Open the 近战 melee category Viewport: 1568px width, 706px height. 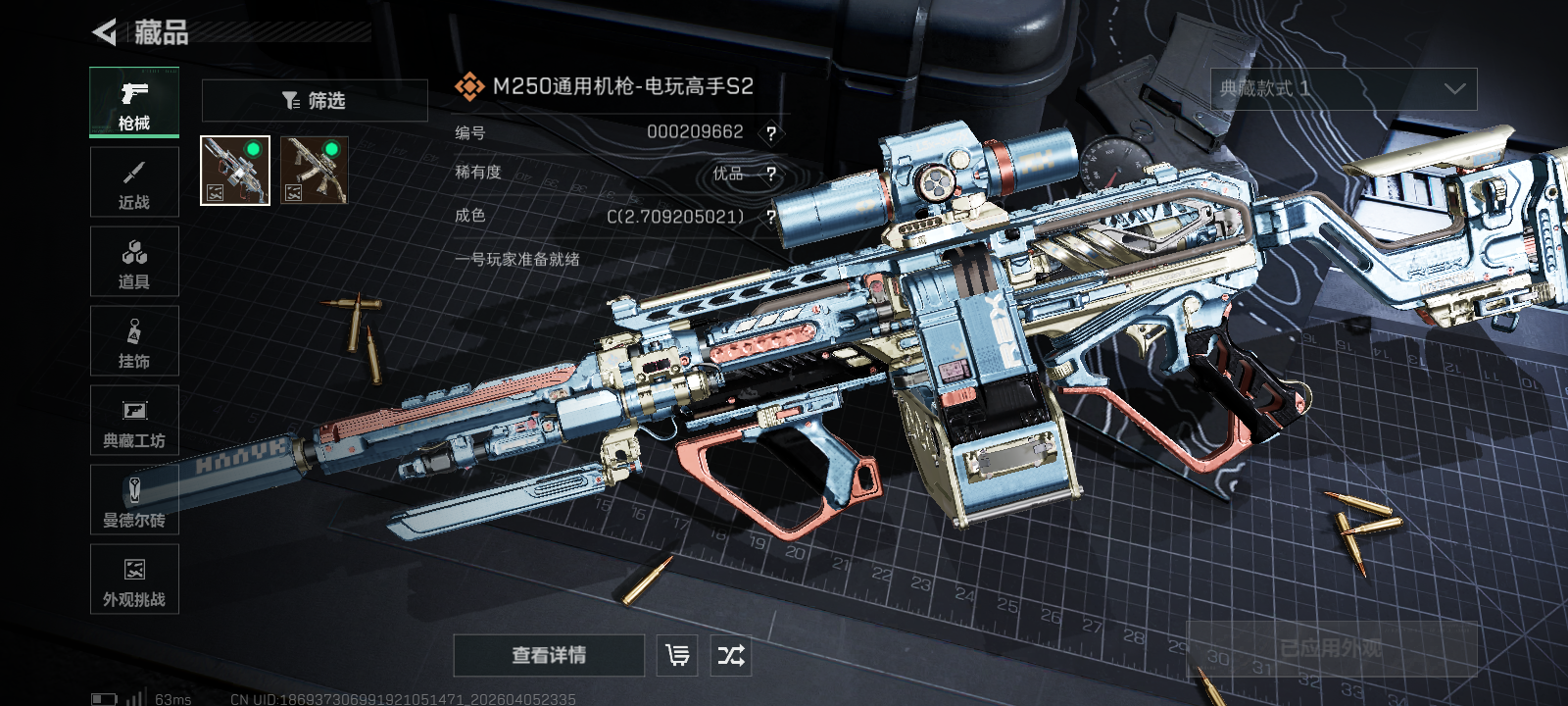[134, 182]
